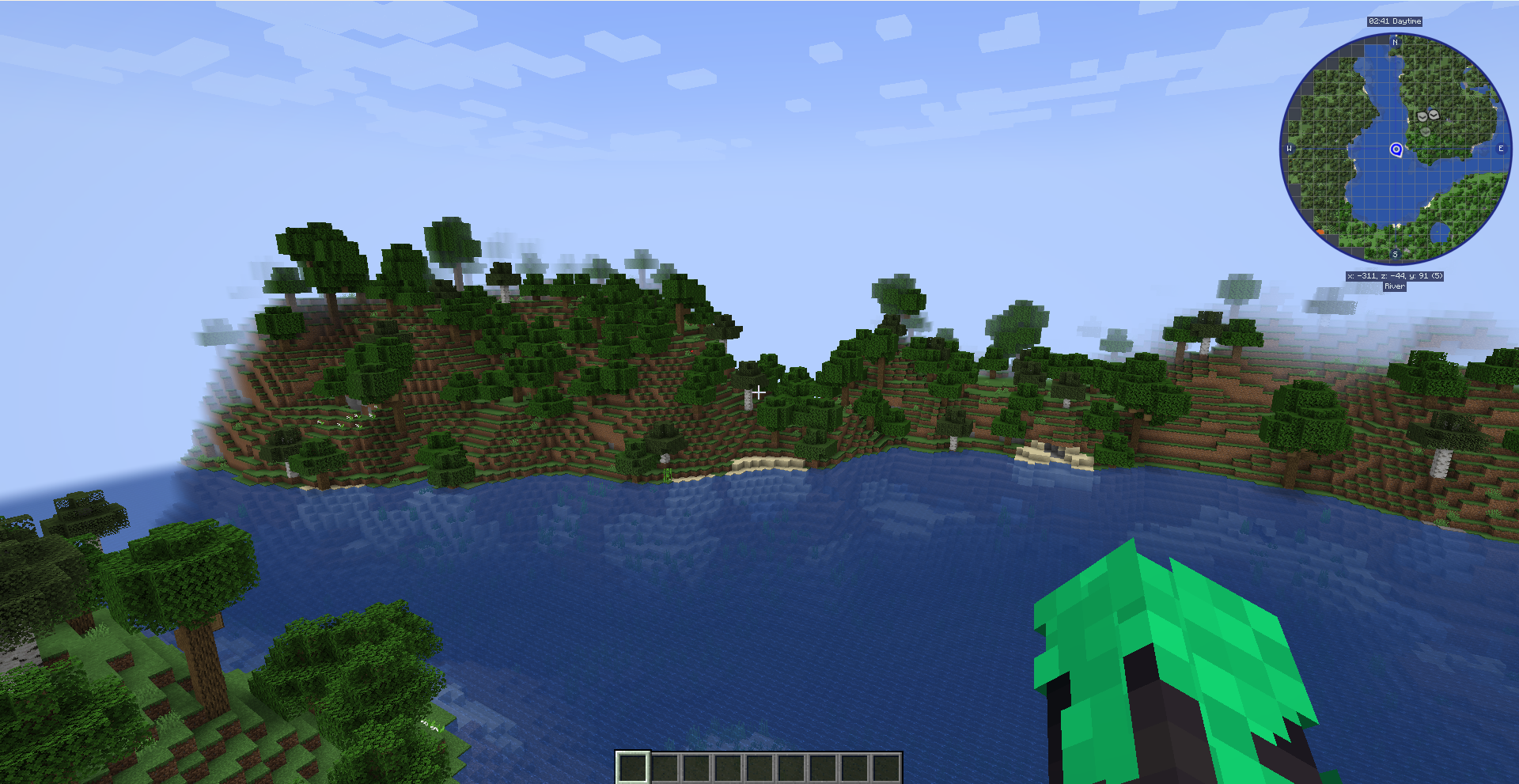This screenshot has height=784, width=1519.
Task: Toggle the coordinates readout under the minimap
Action: pyautogui.click(x=1395, y=276)
